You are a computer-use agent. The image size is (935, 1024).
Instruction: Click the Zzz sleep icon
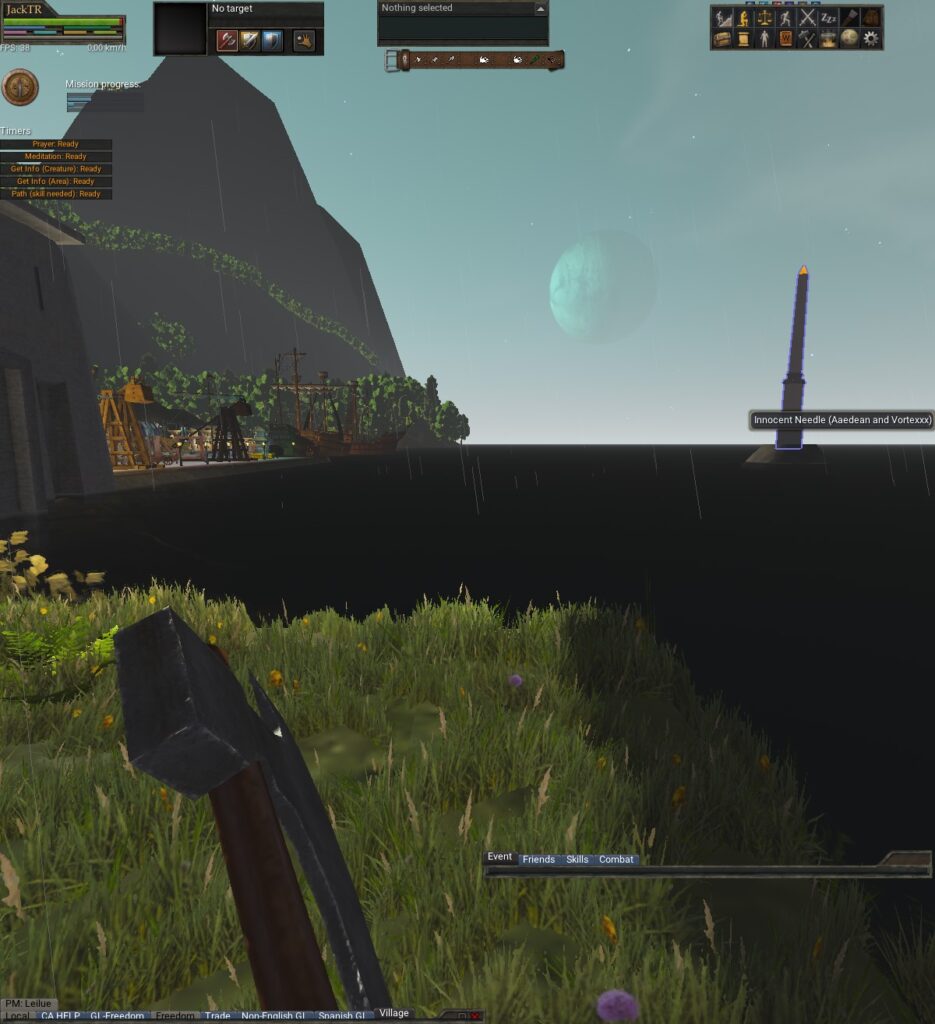coord(828,17)
